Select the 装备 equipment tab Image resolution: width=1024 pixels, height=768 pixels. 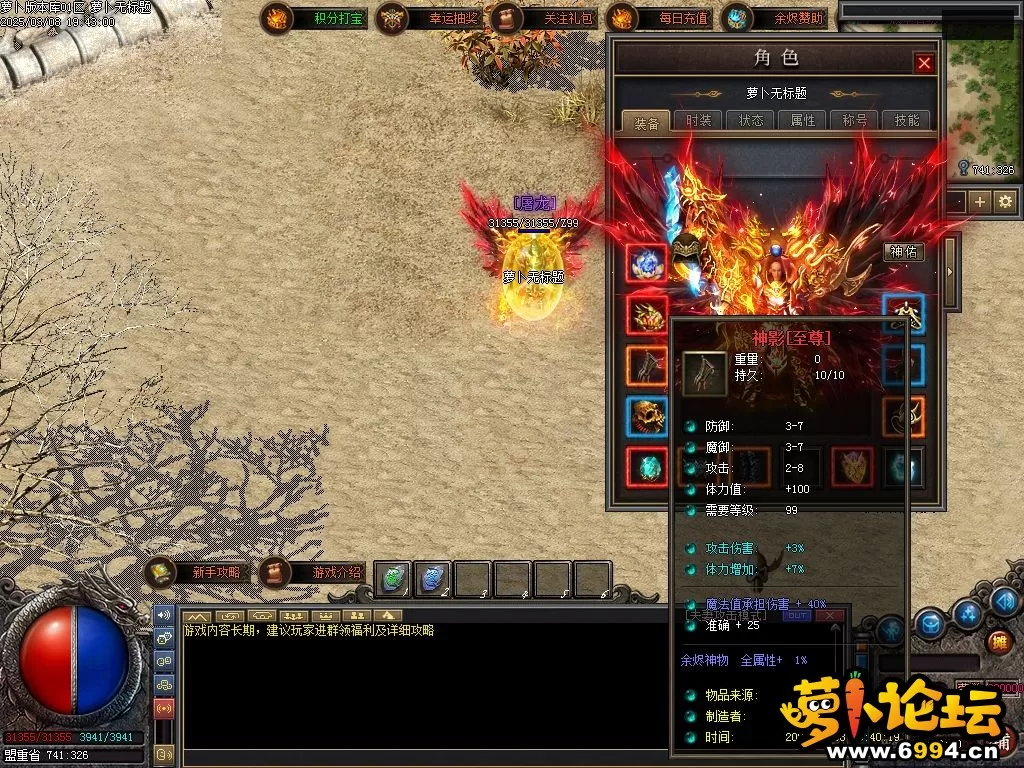647,123
